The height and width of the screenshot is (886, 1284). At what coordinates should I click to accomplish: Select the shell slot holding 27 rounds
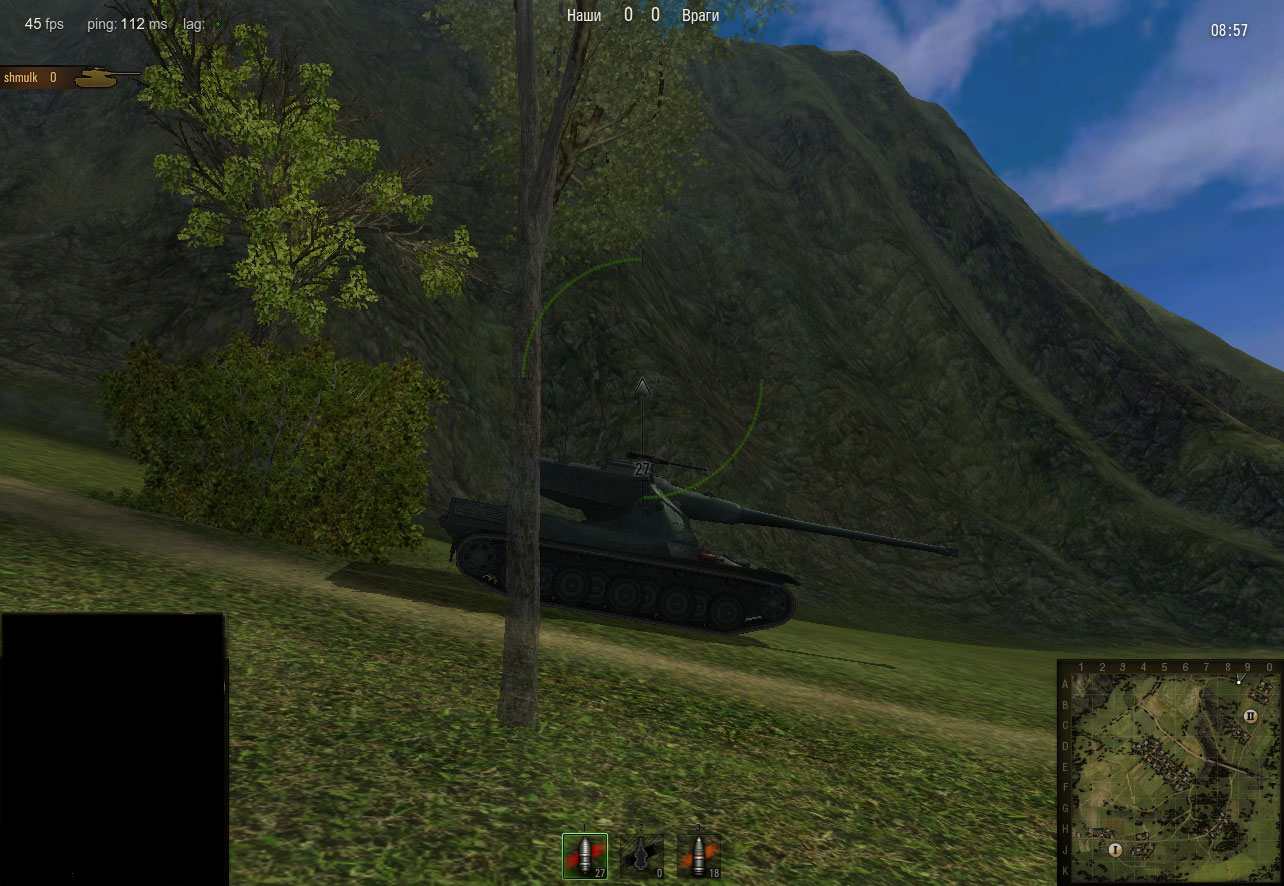(585, 856)
